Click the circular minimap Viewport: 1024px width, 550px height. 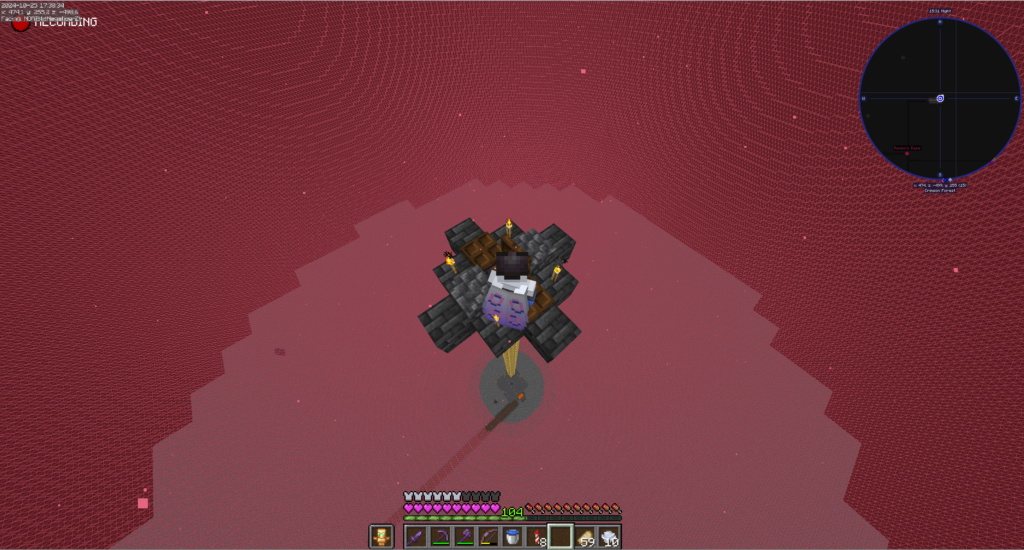pyautogui.click(x=940, y=98)
